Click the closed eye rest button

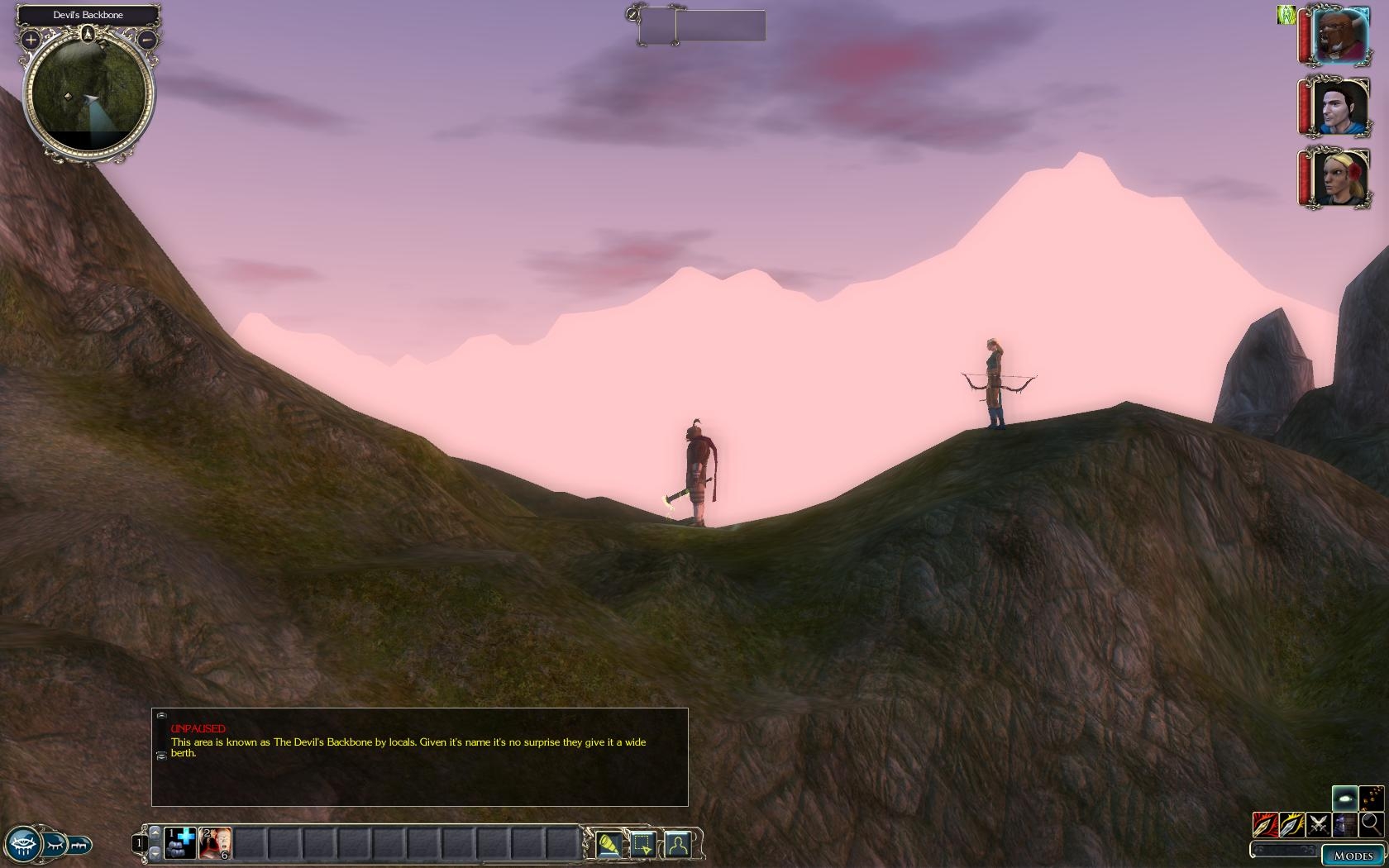click(55, 845)
